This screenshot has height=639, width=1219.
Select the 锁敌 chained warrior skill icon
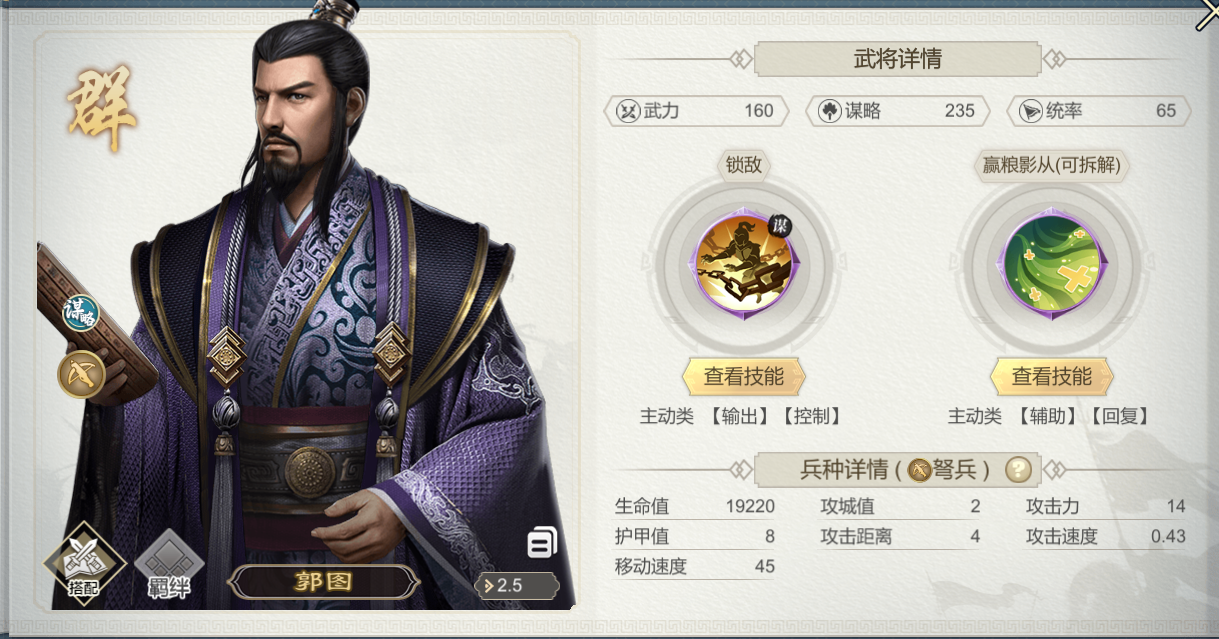click(743, 263)
